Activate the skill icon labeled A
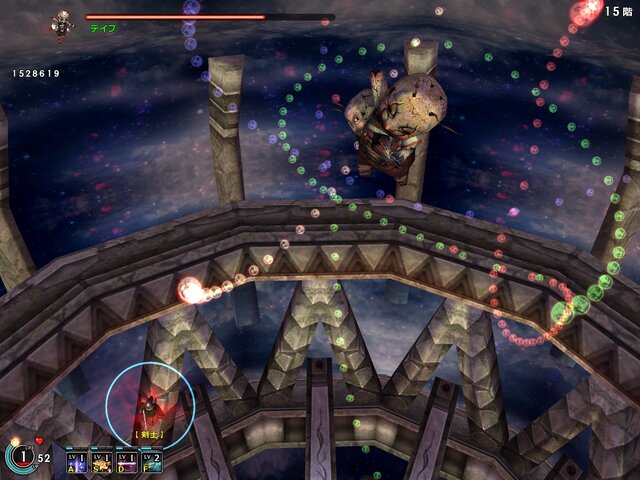Viewport: 640px width, 480px height. 77,460
